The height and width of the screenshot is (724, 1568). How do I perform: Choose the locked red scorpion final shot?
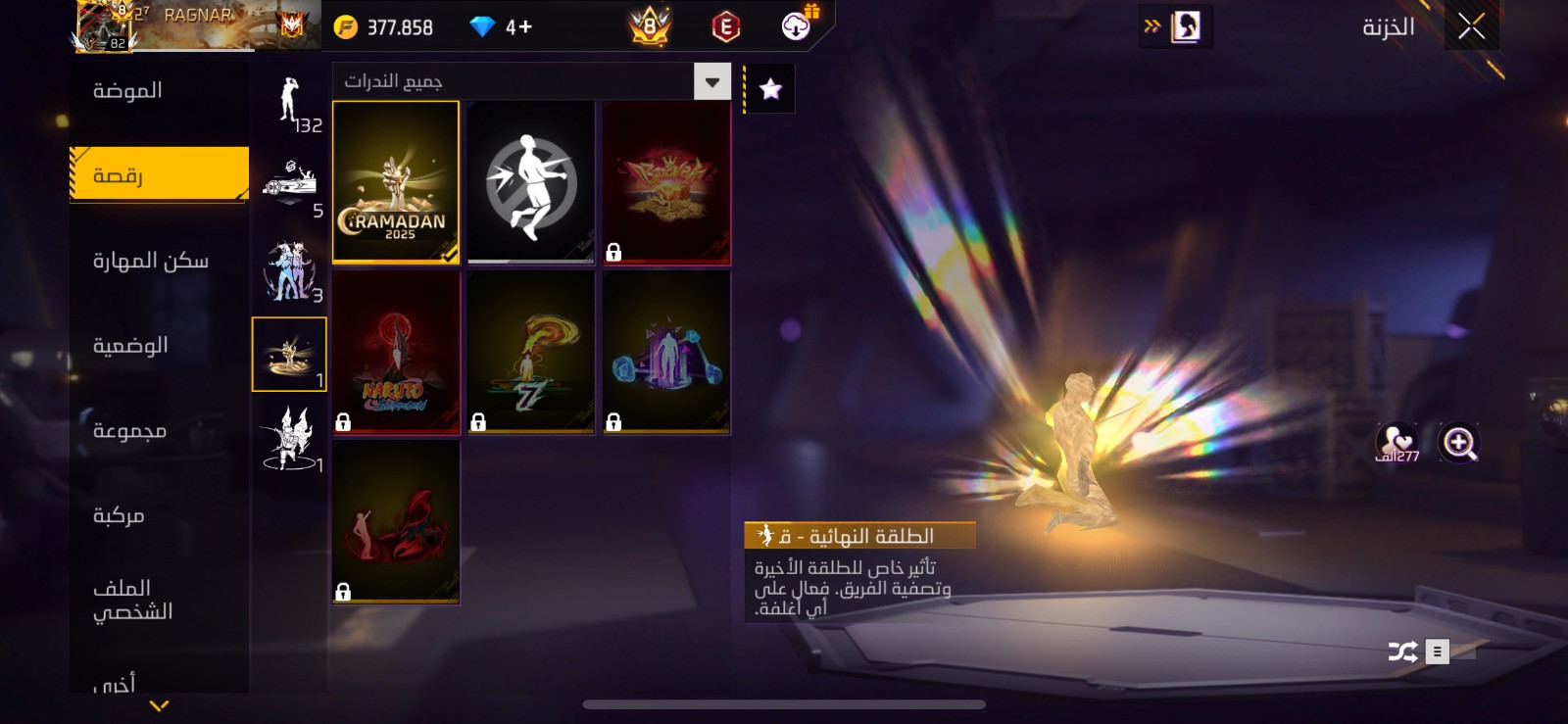coord(396,522)
